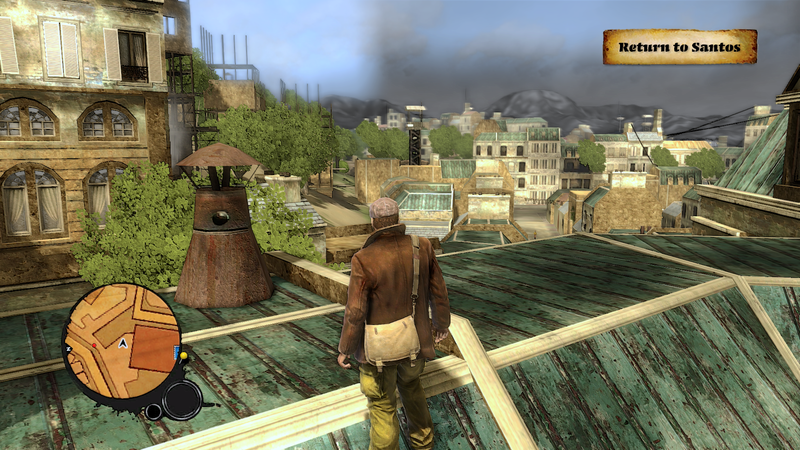
Task: Click the large empty weapon circle
Action: point(182,400)
